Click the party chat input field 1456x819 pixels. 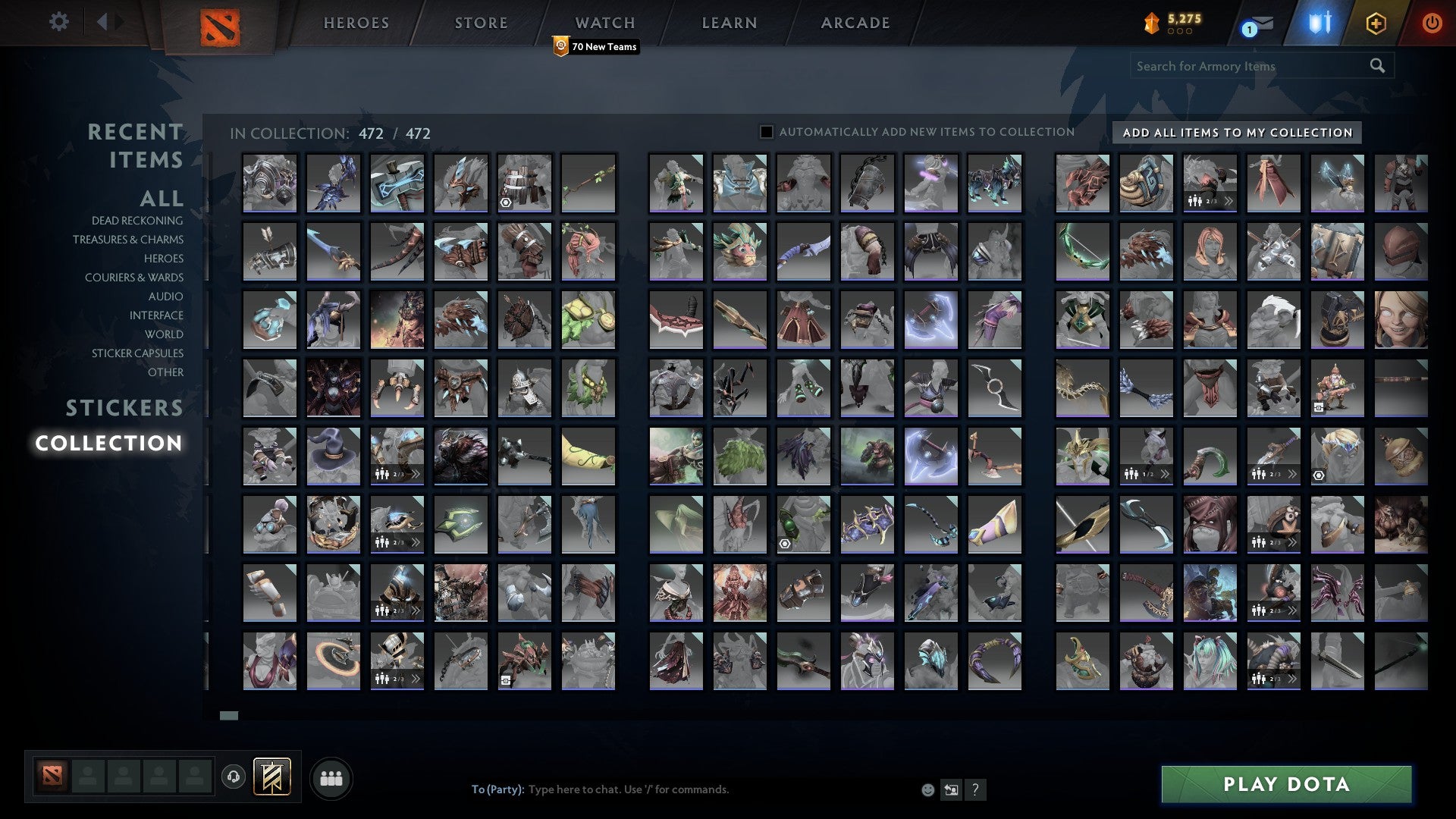click(682, 789)
